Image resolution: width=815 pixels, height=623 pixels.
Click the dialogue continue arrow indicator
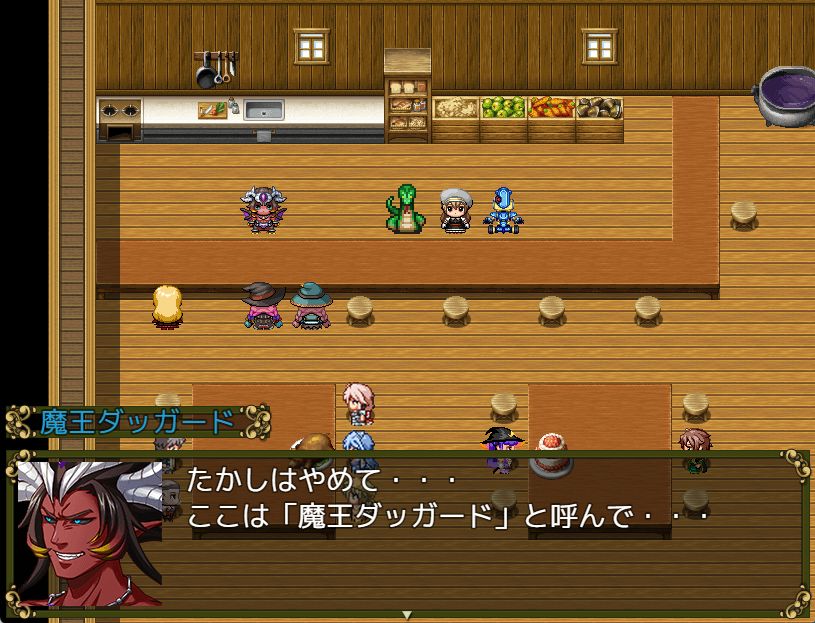point(407,614)
